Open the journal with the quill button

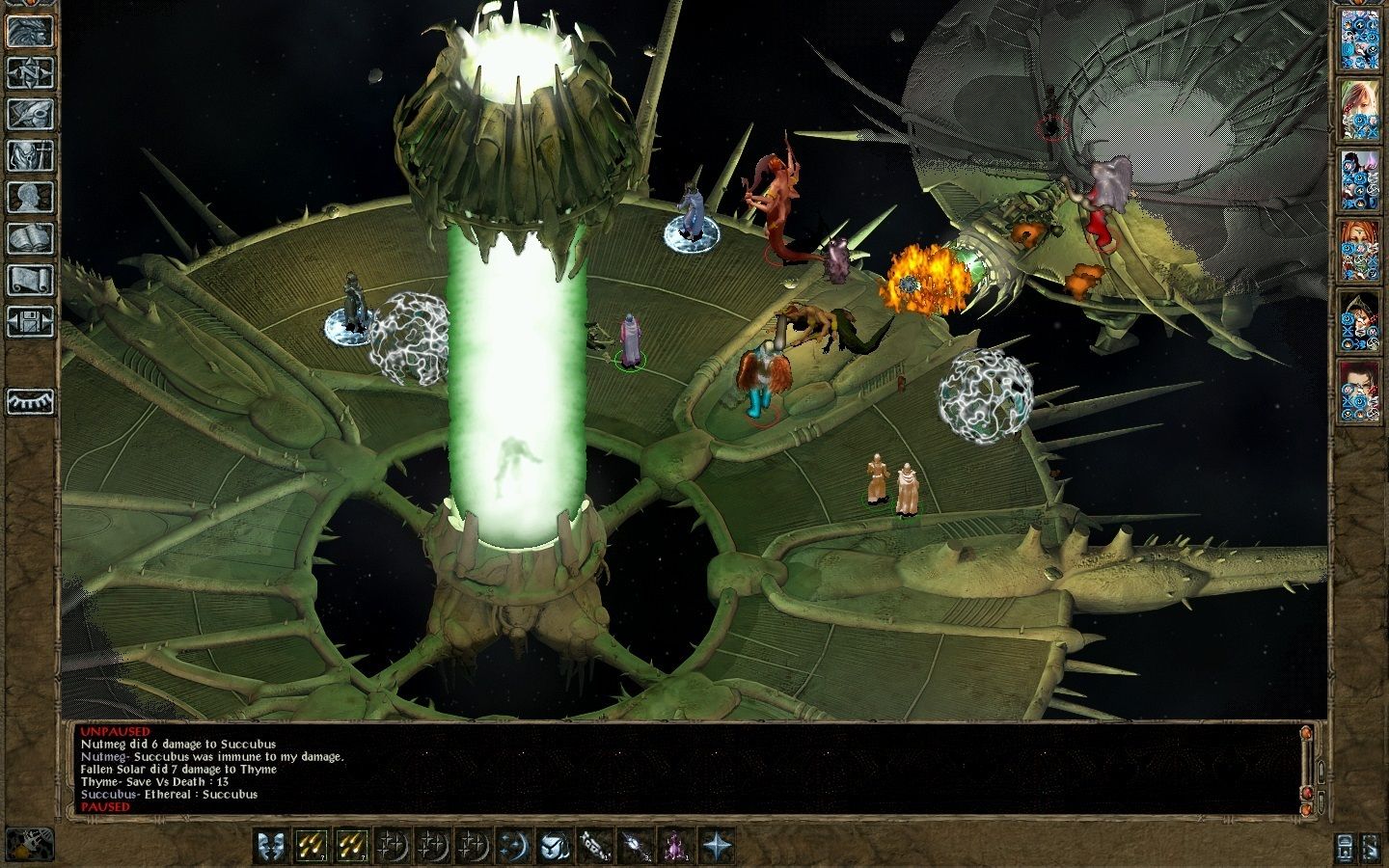pos(31,114)
